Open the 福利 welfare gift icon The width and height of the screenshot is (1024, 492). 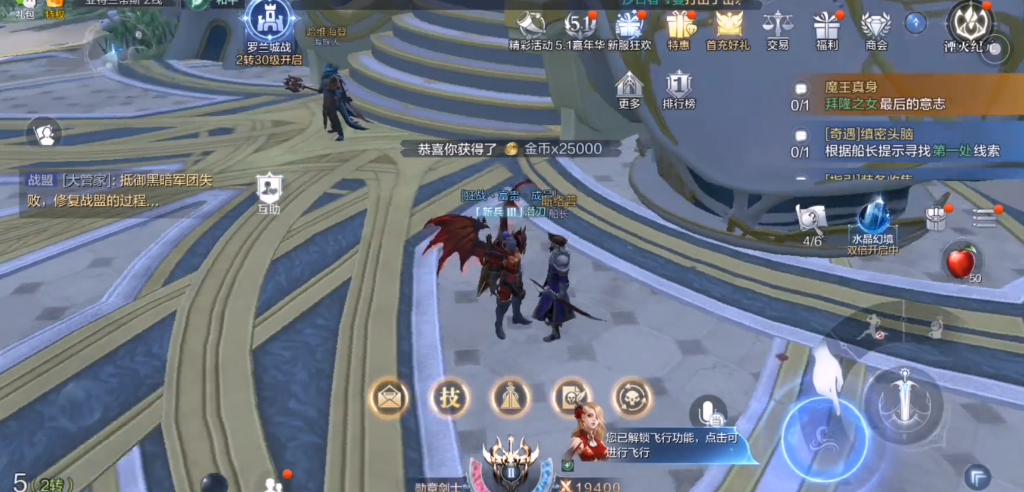click(x=827, y=27)
